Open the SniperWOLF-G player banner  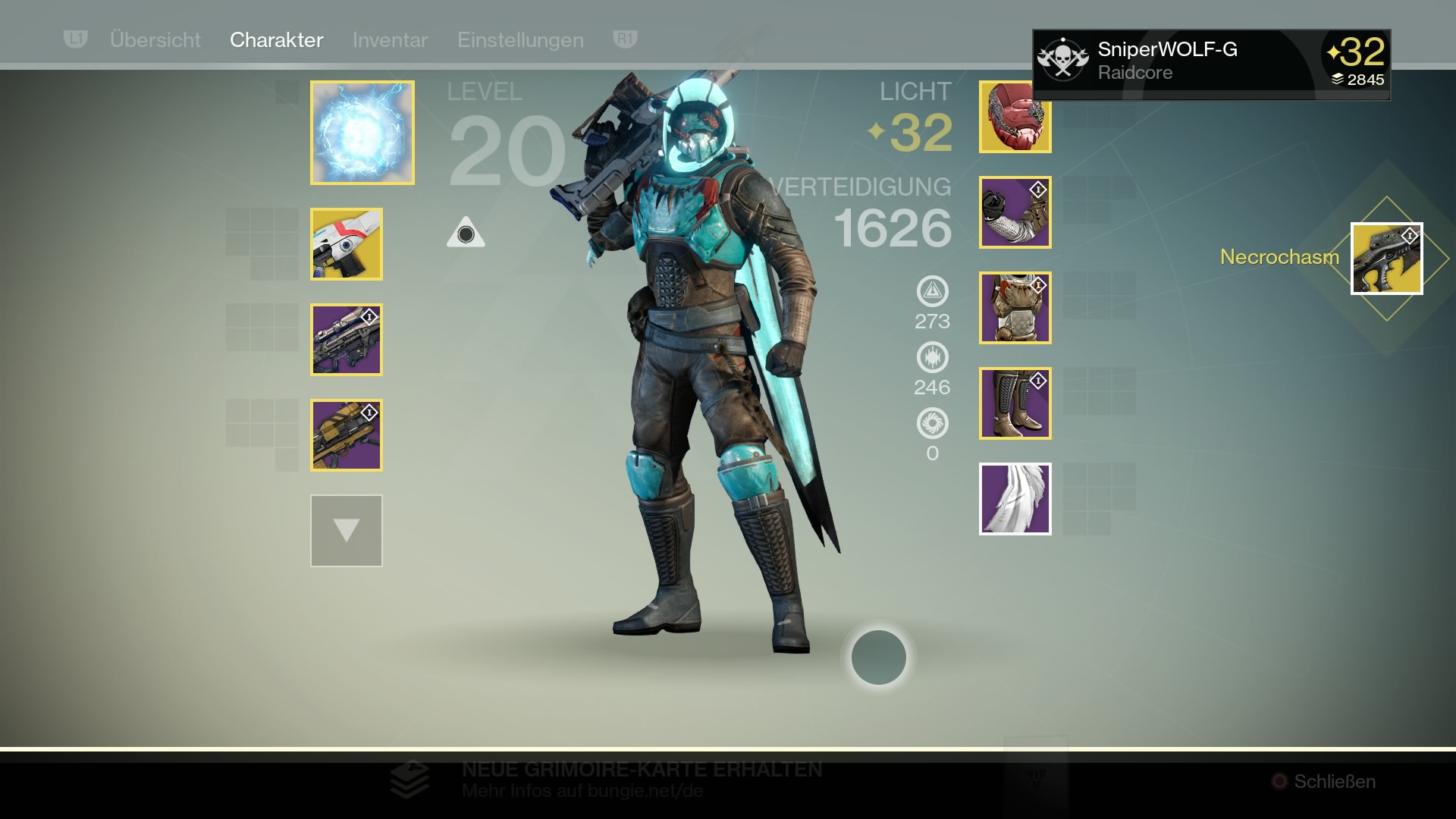pos(1211,64)
